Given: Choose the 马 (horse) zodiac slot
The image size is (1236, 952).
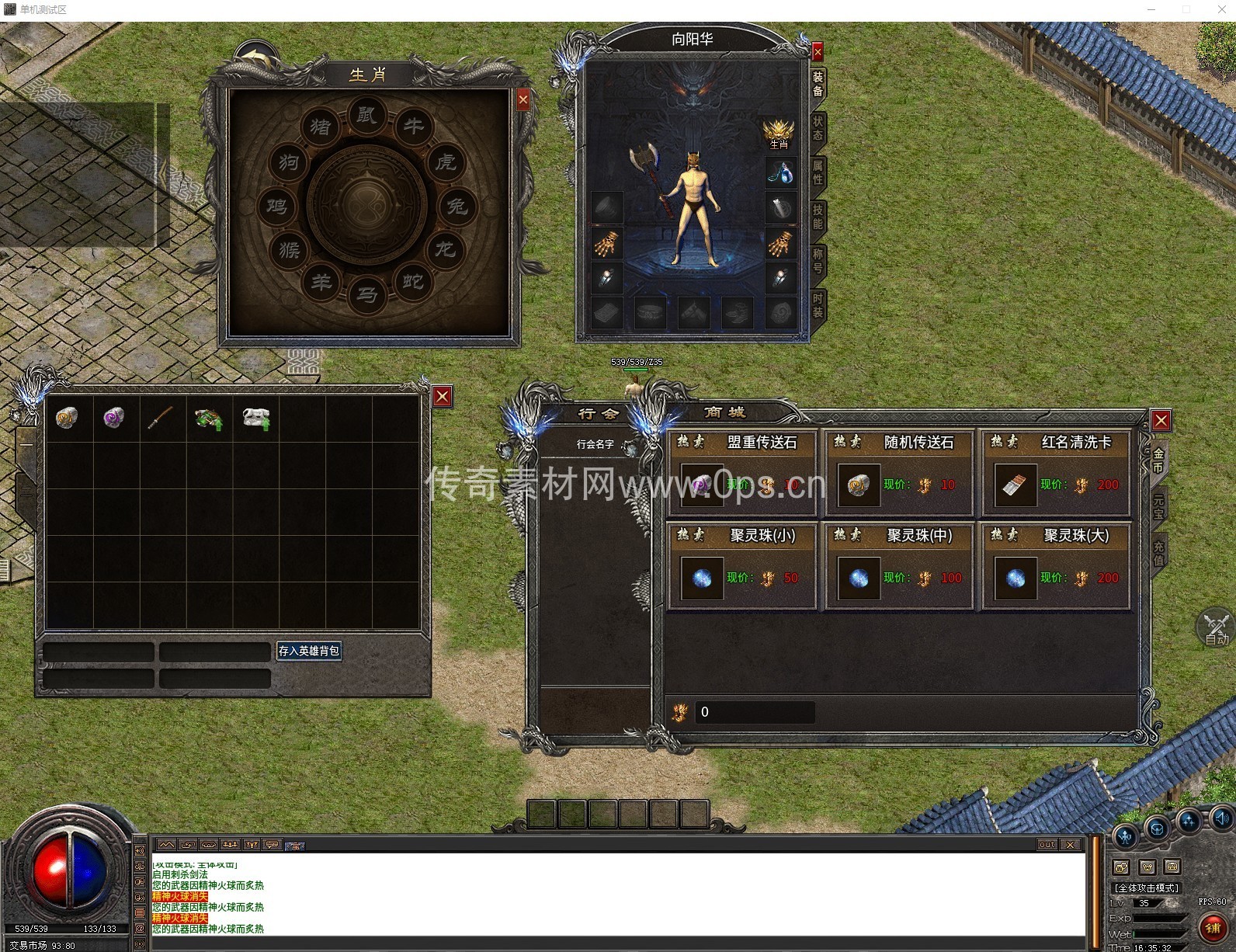Looking at the screenshot, I should (367, 294).
